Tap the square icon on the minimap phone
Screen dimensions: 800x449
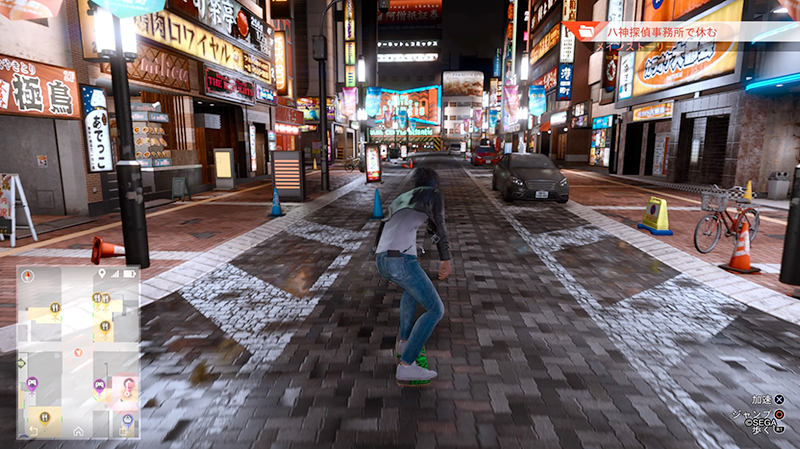(123, 430)
